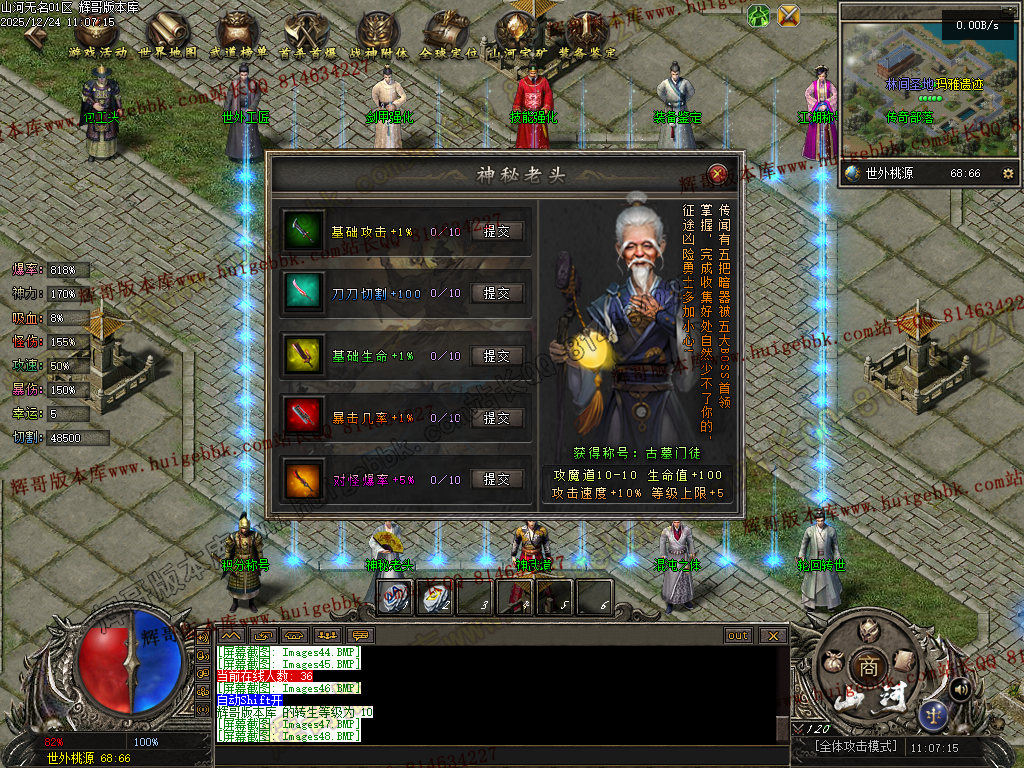Close the 神秘老头 dialog window

point(717,172)
